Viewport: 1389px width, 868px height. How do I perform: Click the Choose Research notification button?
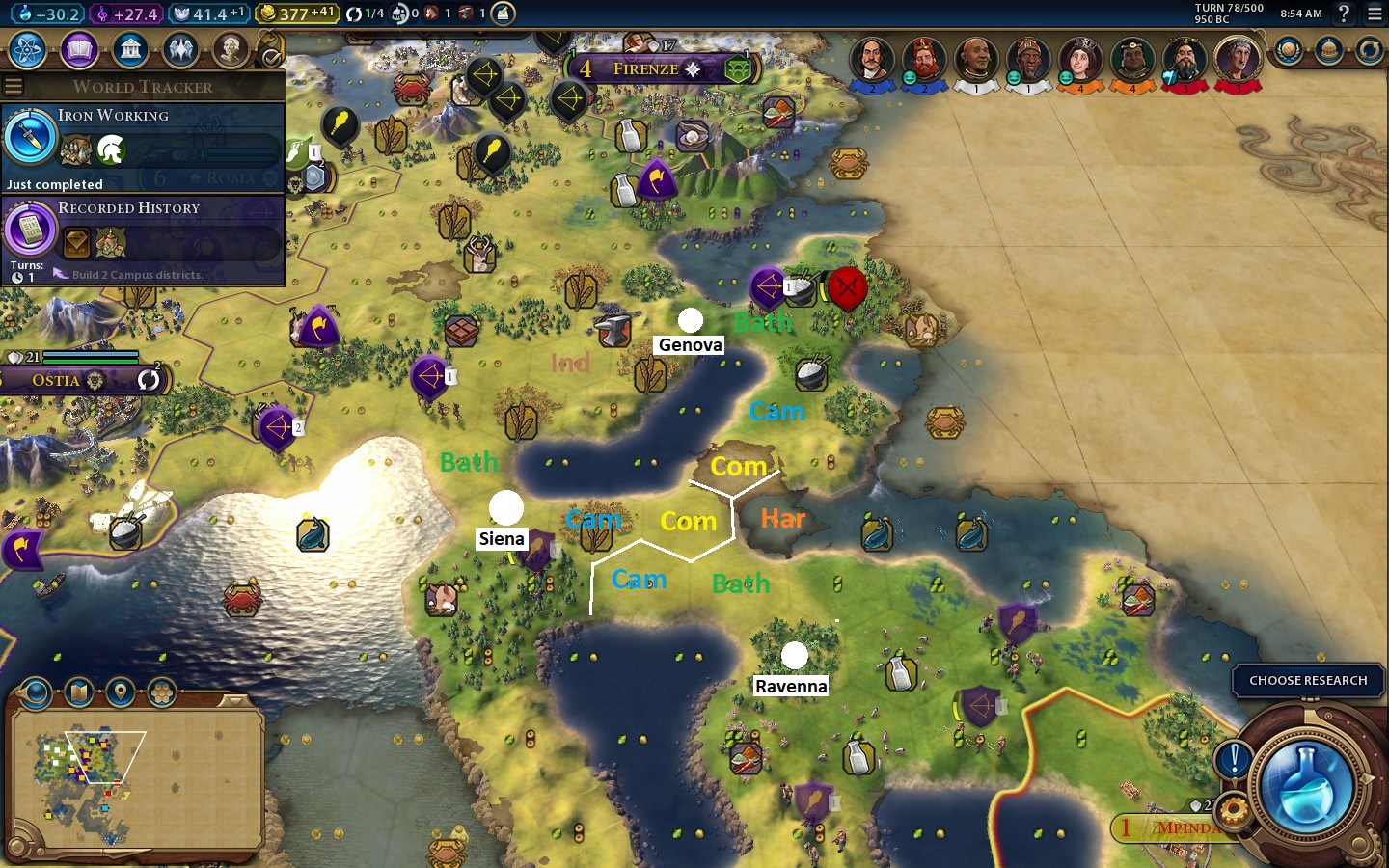(x=1307, y=681)
